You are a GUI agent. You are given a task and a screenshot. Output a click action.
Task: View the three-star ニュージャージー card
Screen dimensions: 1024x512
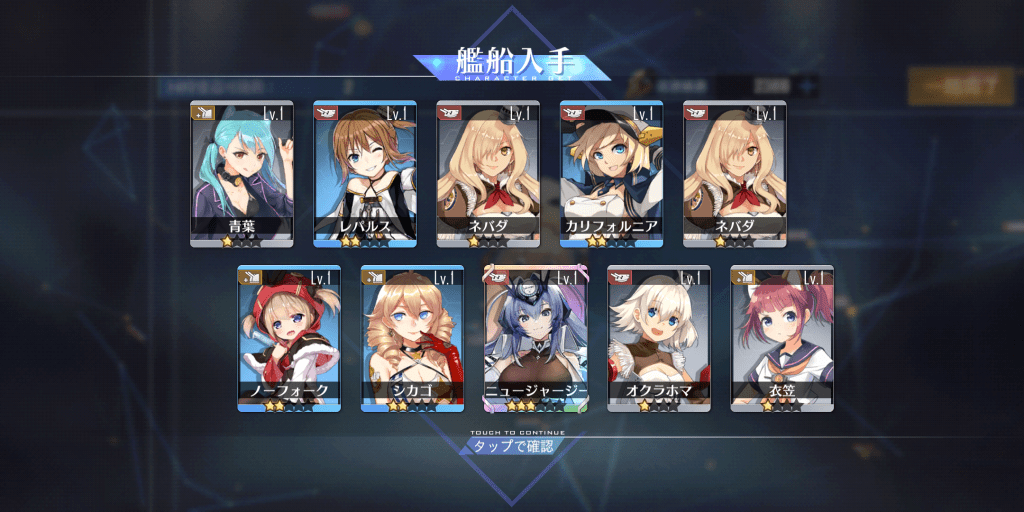coord(535,338)
